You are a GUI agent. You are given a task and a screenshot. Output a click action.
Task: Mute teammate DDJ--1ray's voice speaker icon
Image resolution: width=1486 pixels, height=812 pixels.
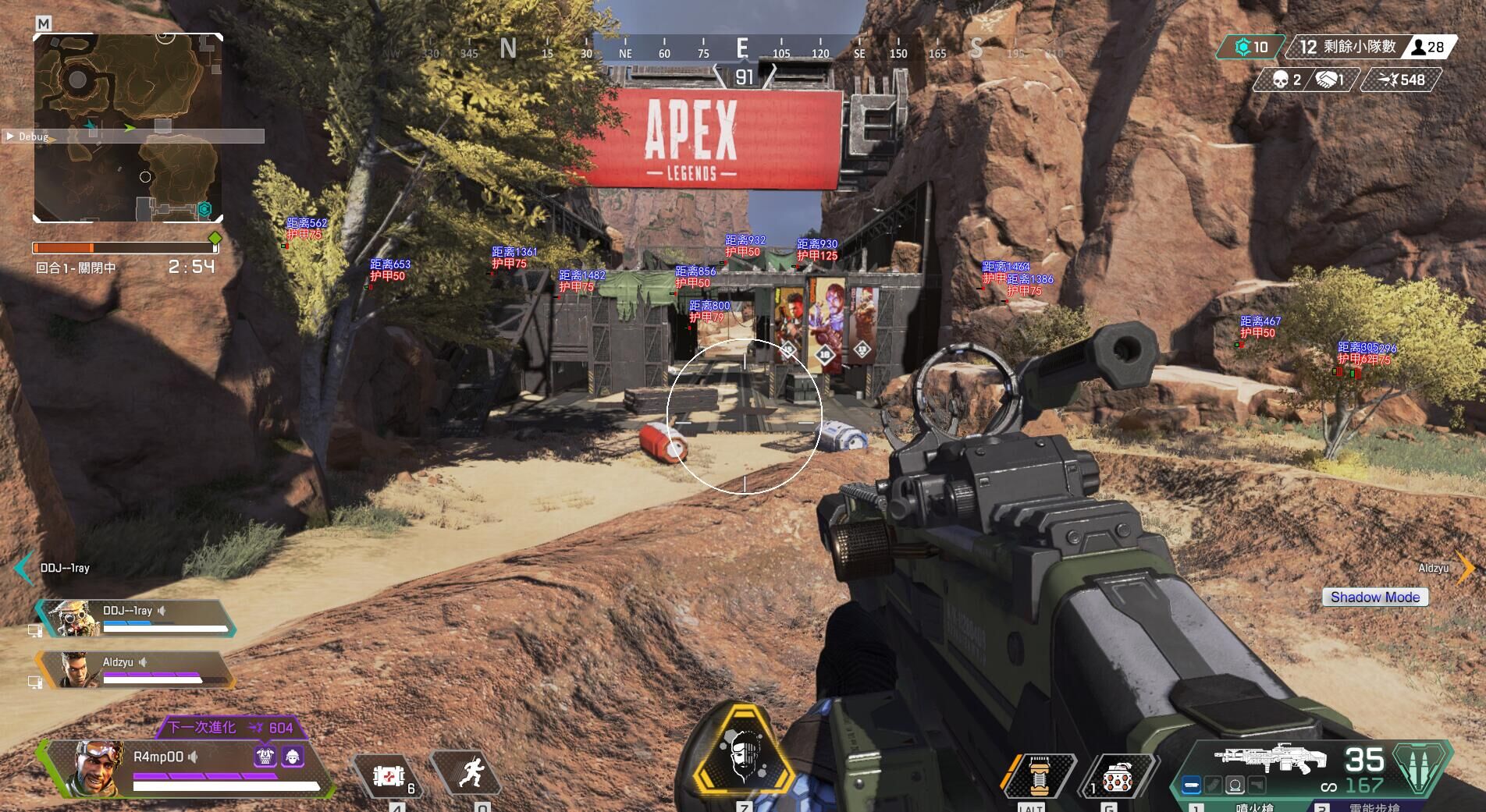tap(161, 612)
